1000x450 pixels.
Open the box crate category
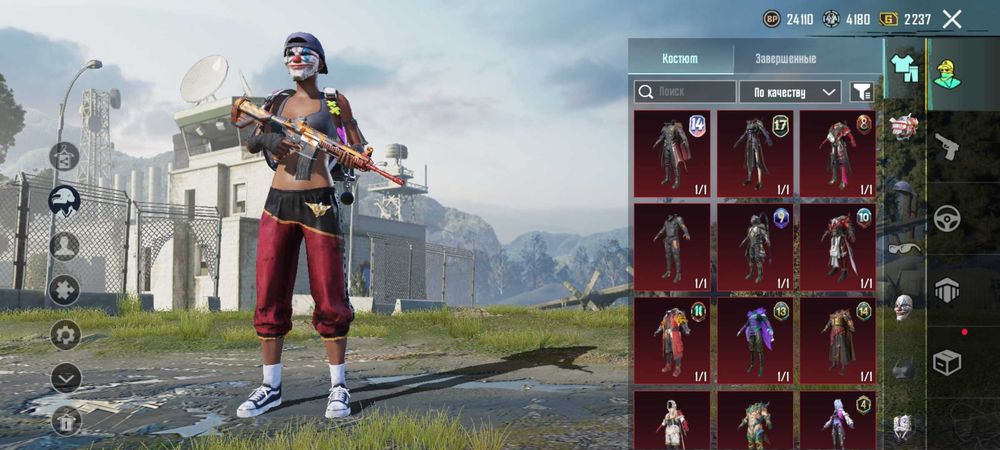click(x=946, y=362)
